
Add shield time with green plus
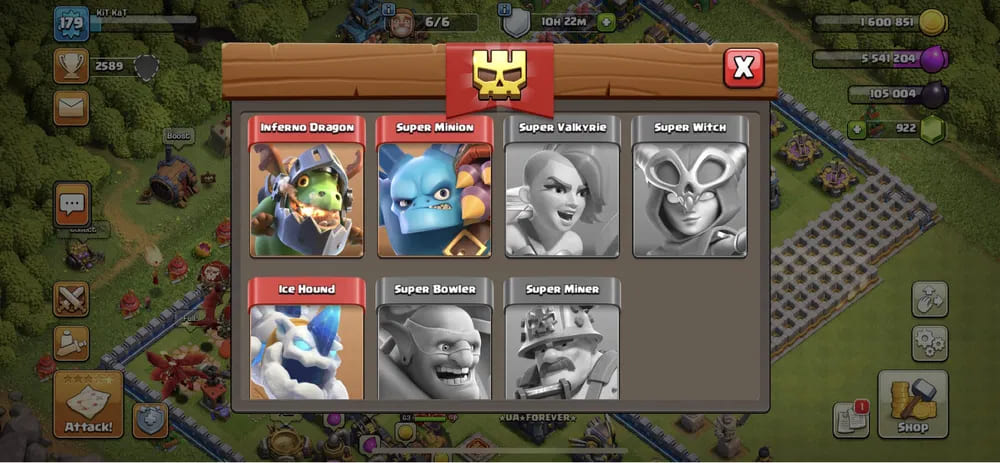tap(606, 22)
